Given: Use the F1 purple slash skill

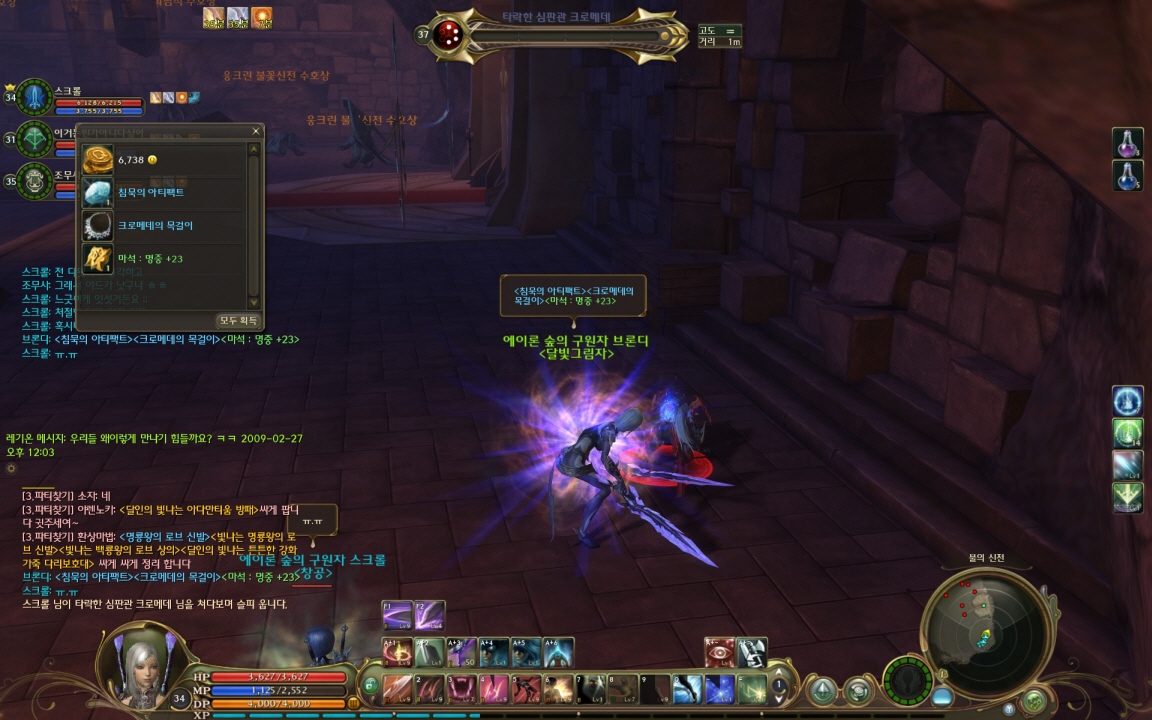Looking at the screenshot, I should tap(397, 614).
